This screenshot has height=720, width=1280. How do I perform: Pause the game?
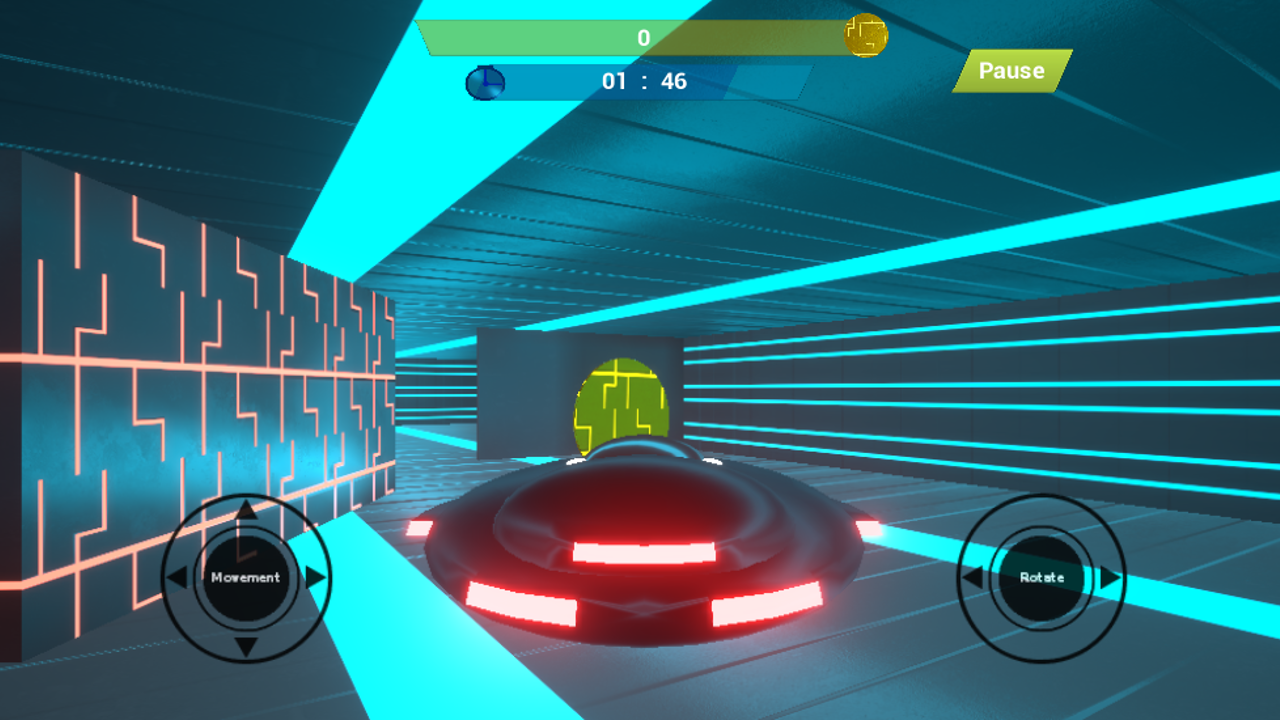coord(1011,71)
